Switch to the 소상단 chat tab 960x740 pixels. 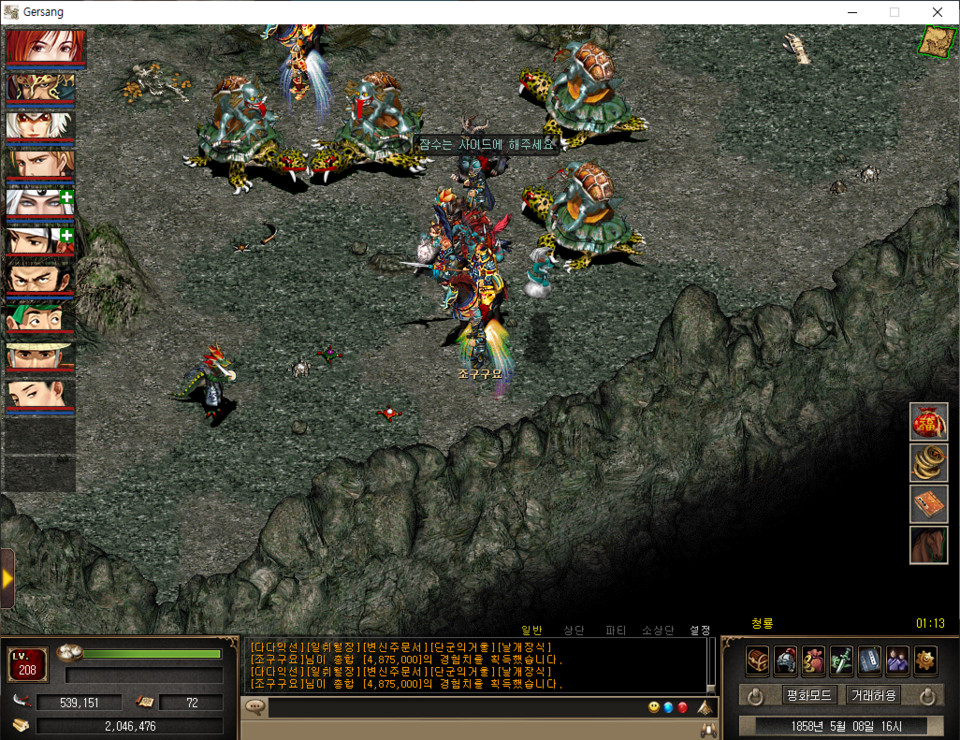pos(658,630)
